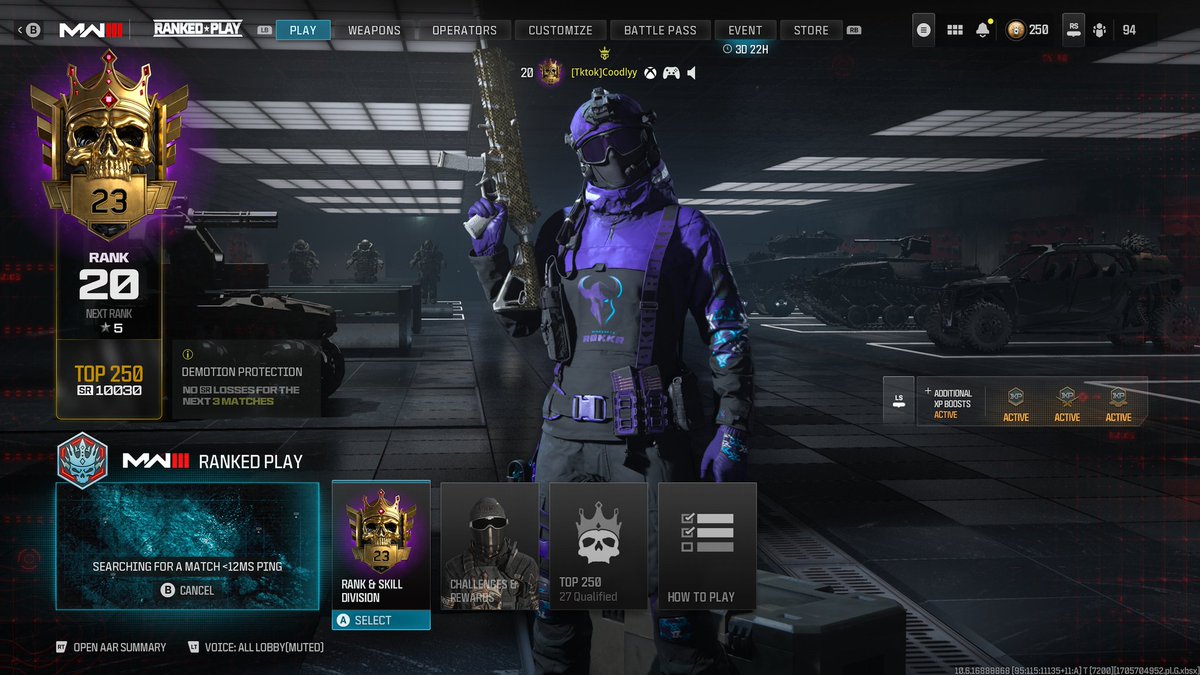
Task: Open the Challenges & Rewards tile
Action: (490, 546)
